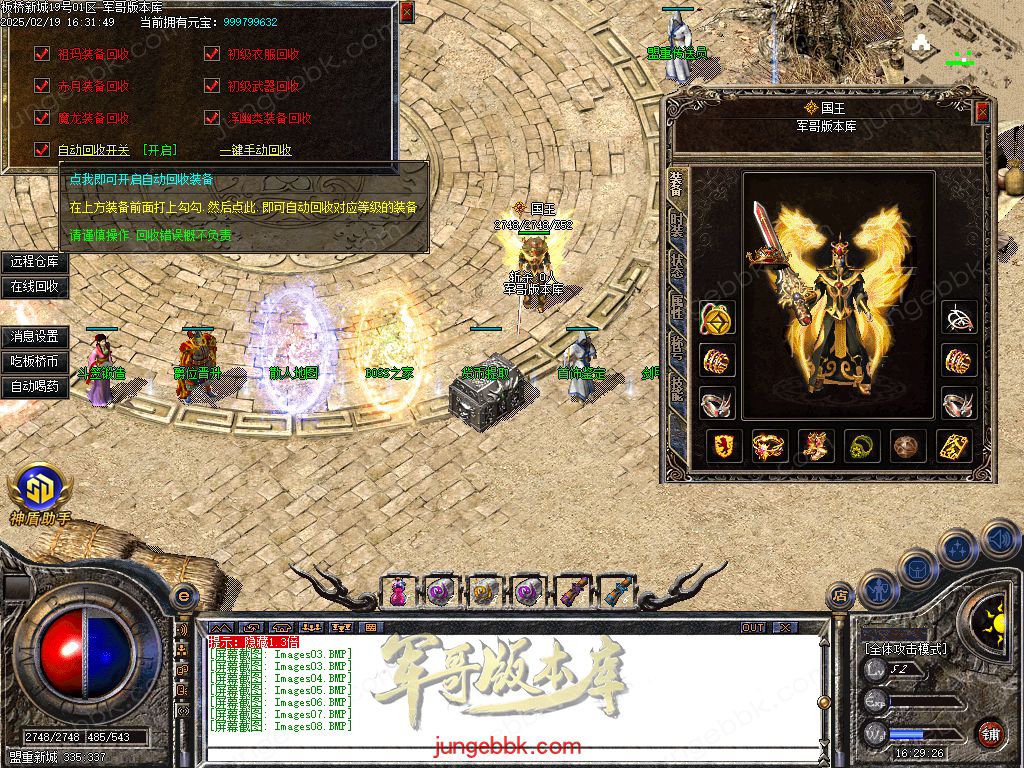The width and height of the screenshot is (1024, 768).
Task: Select the 在线回收 button
Action: [35, 287]
